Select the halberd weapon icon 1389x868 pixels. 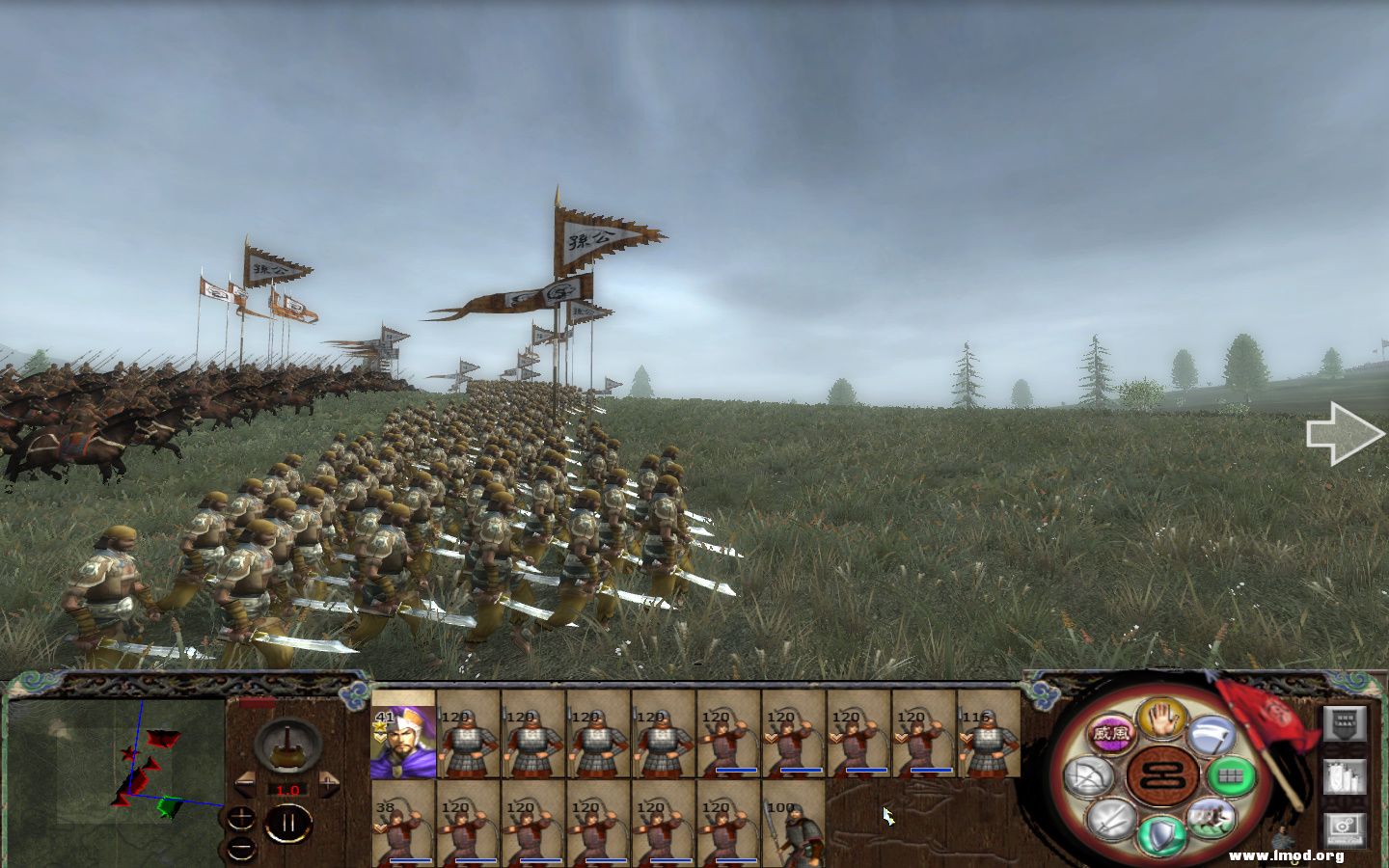tap(1210, 735)
